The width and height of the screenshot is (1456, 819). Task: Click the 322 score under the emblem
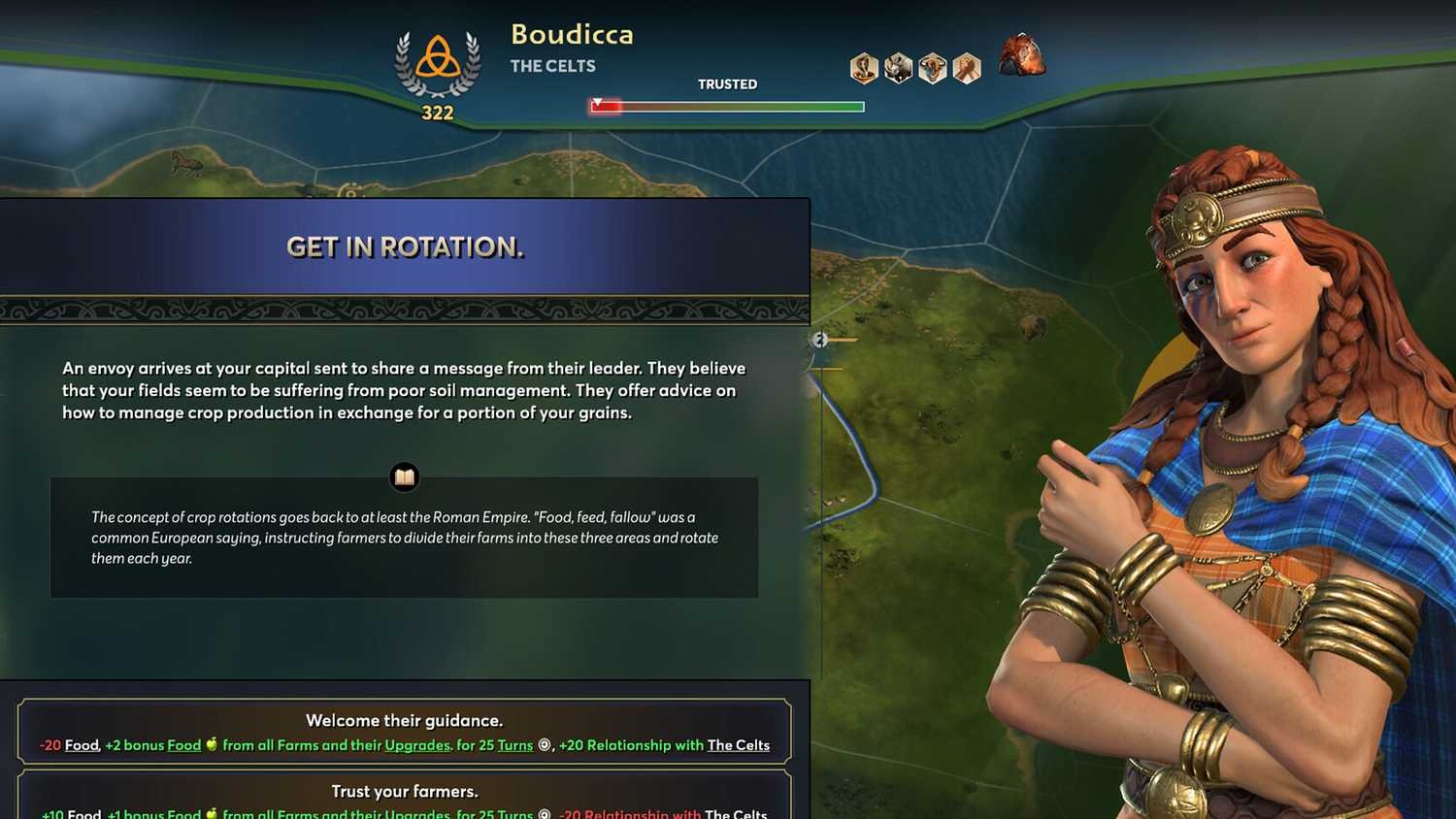(437, 113)
